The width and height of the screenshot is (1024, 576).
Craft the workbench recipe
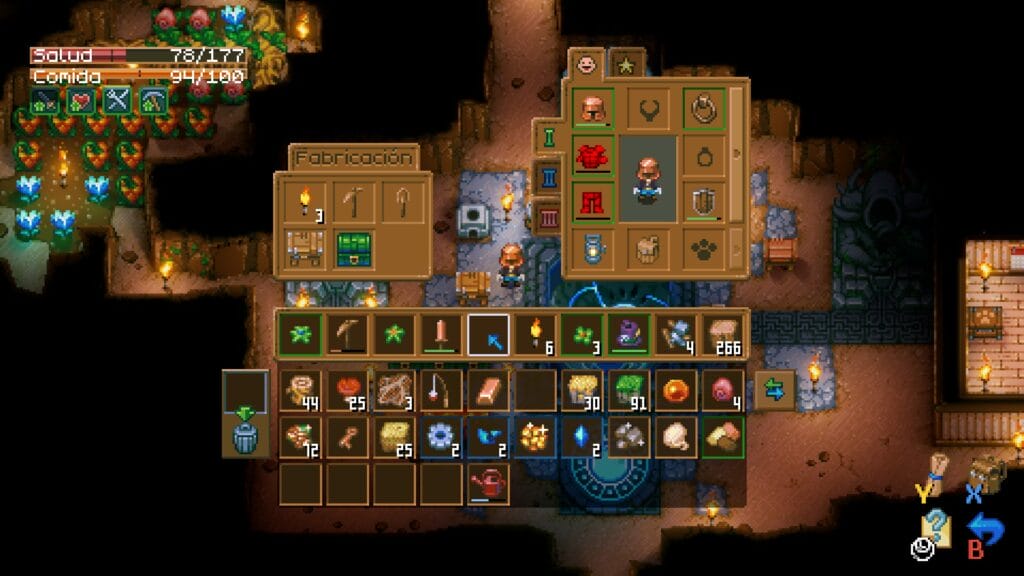(305, 249)
